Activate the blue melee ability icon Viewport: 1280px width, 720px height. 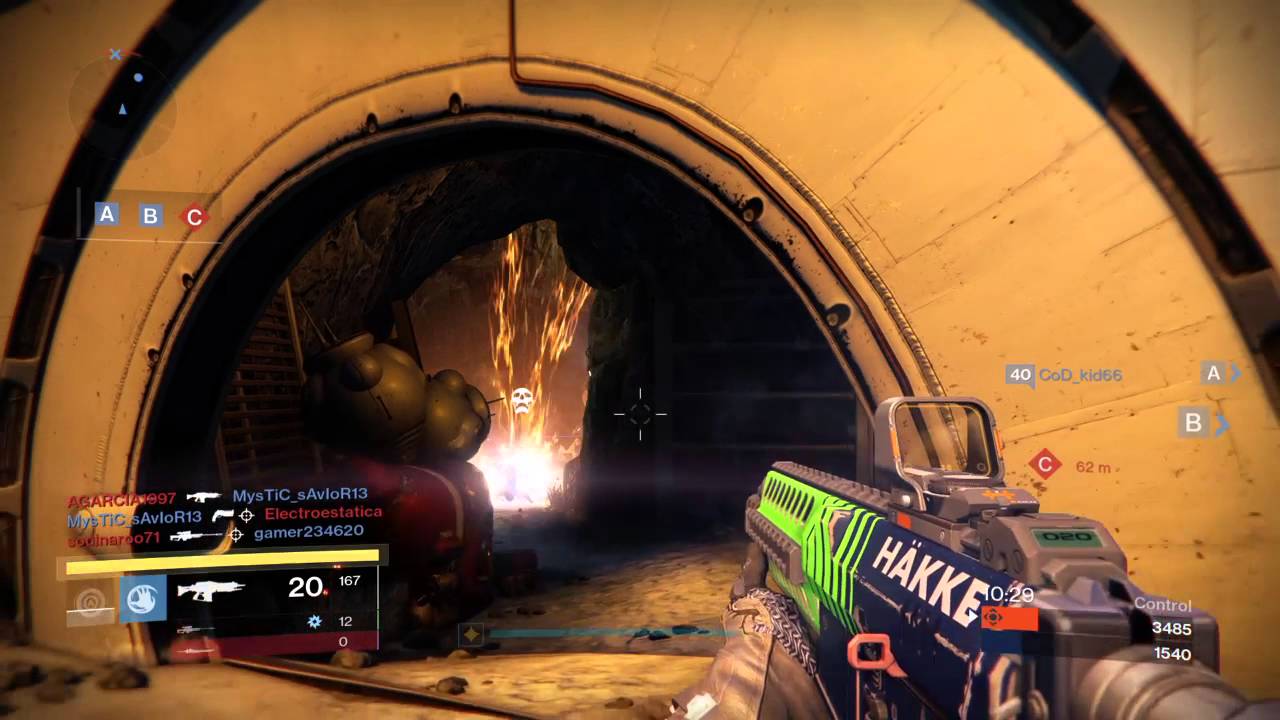tap(143, 598)
